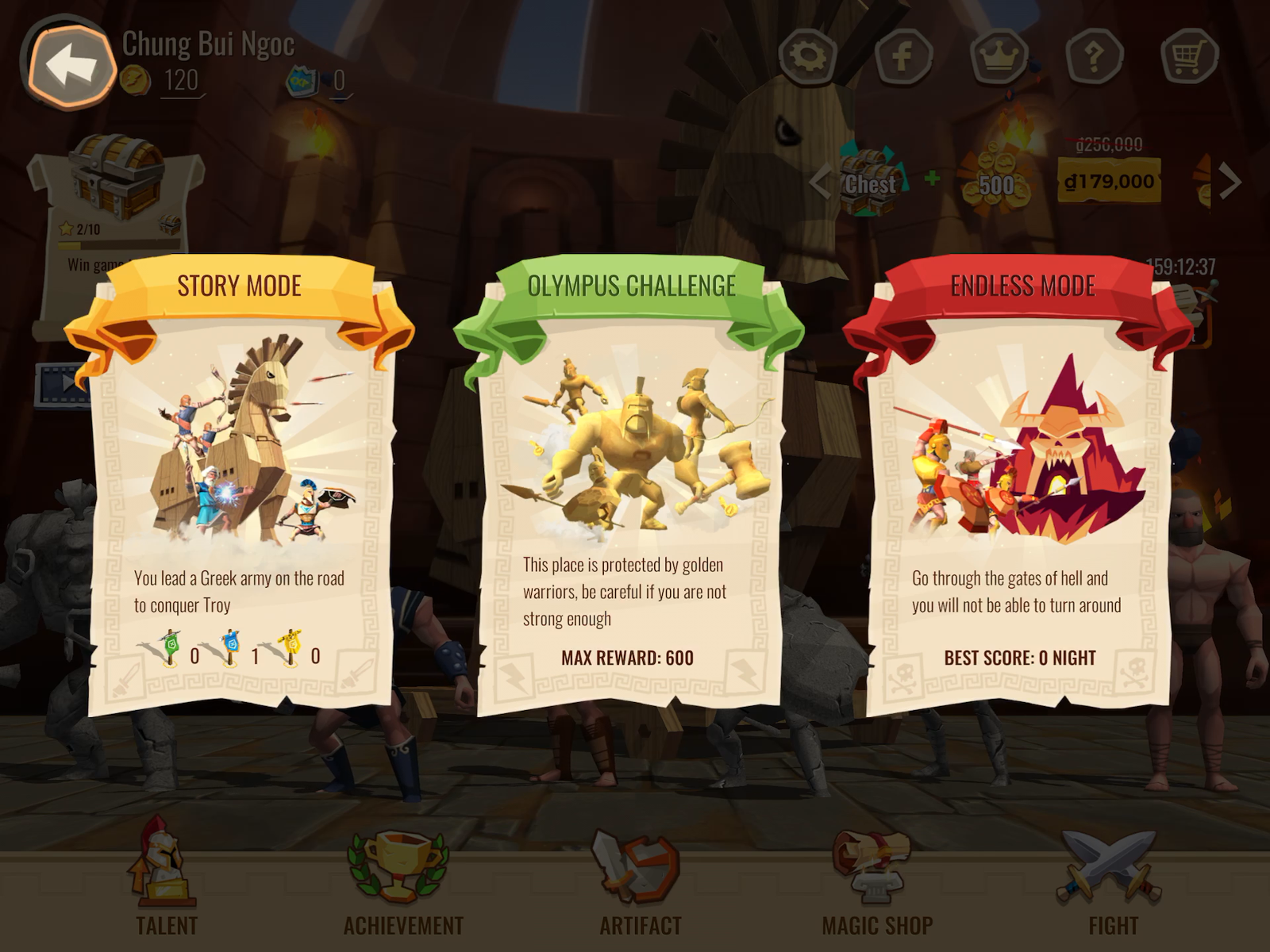
Task: Go back with the arrow button
Action: coord(68,65)
